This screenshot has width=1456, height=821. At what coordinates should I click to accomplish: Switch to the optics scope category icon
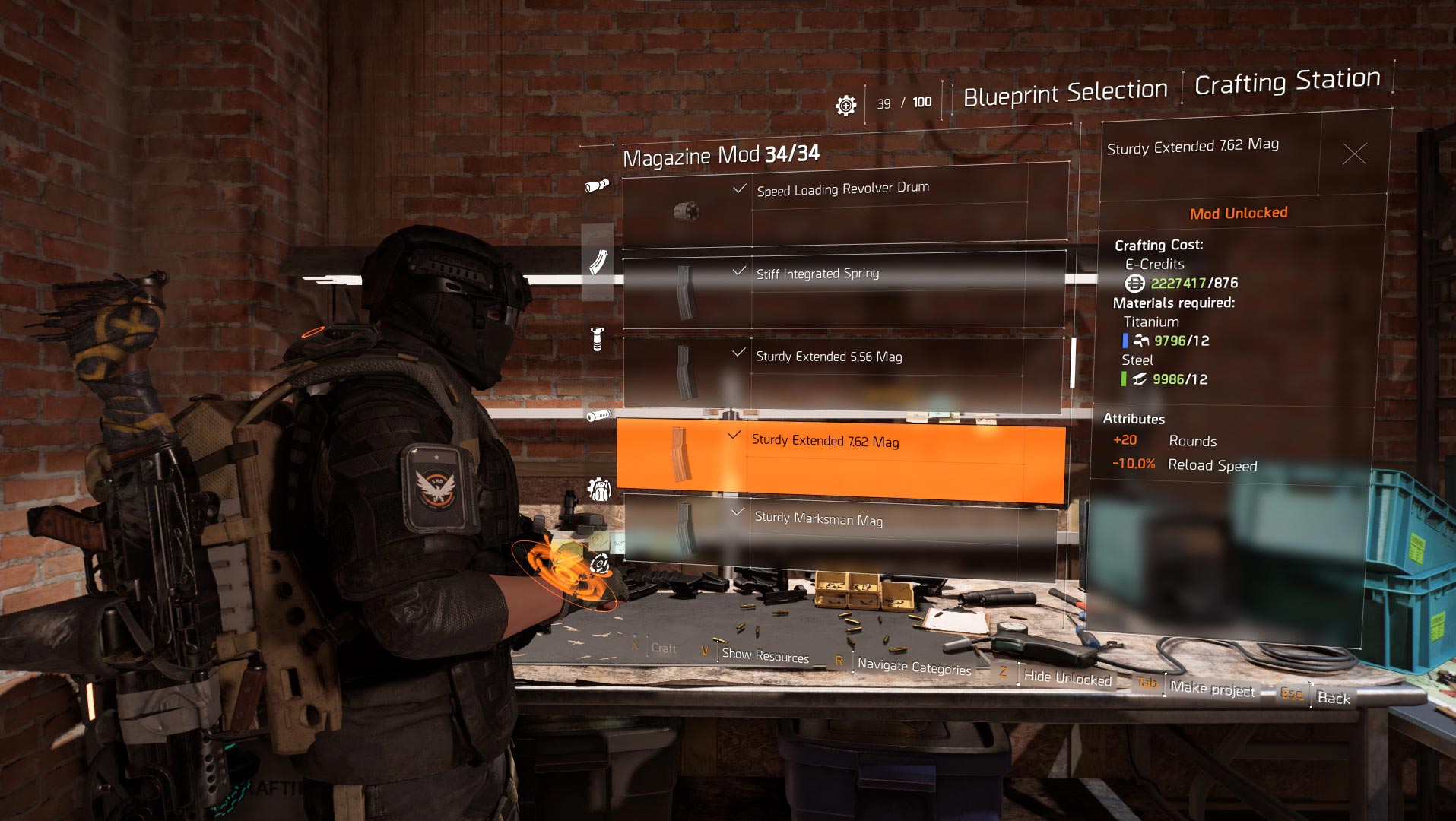pyautogui.click(x=597, y=186)
